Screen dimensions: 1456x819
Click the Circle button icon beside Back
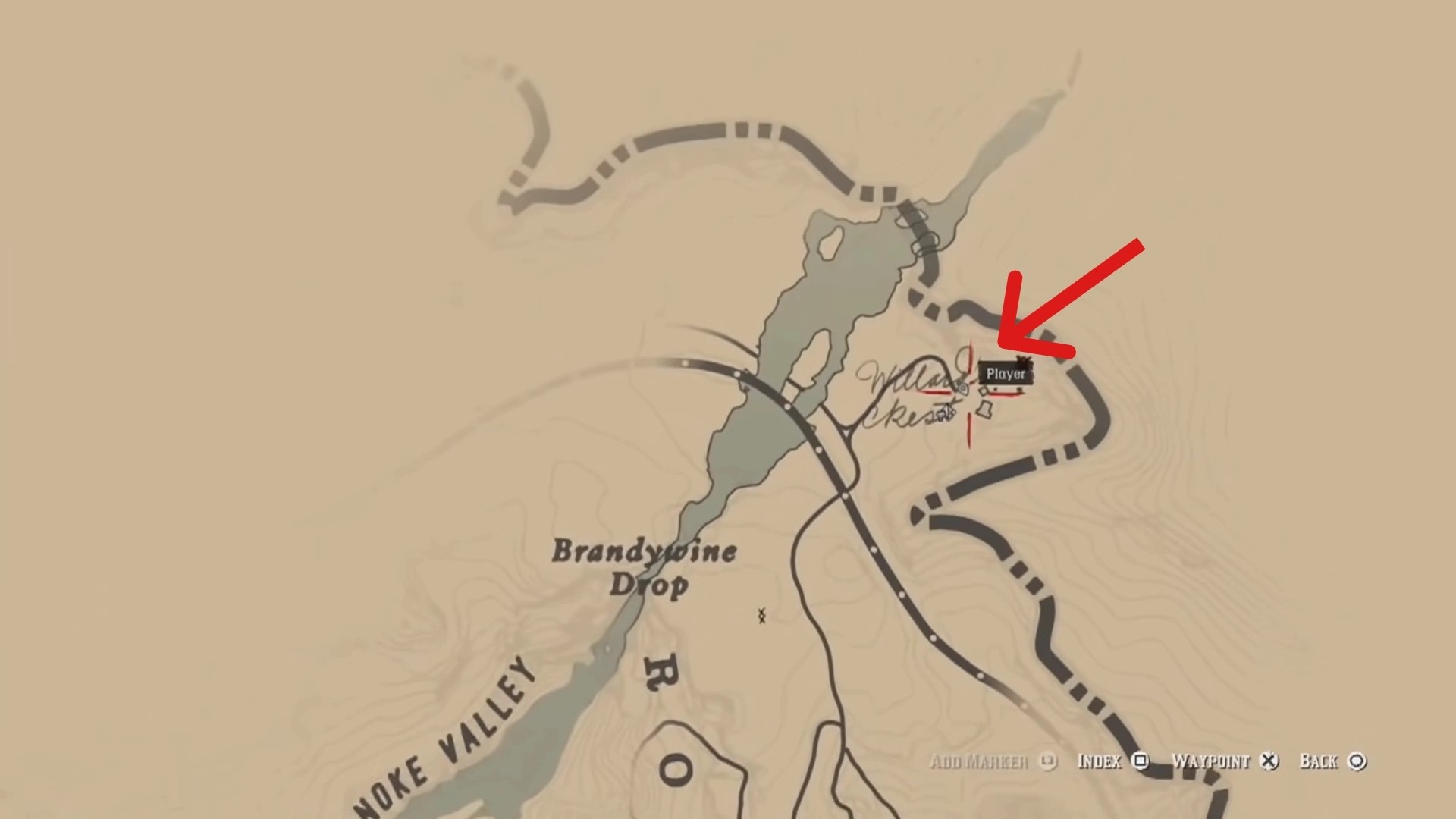pyautogui.click(x=1357, y=762)
